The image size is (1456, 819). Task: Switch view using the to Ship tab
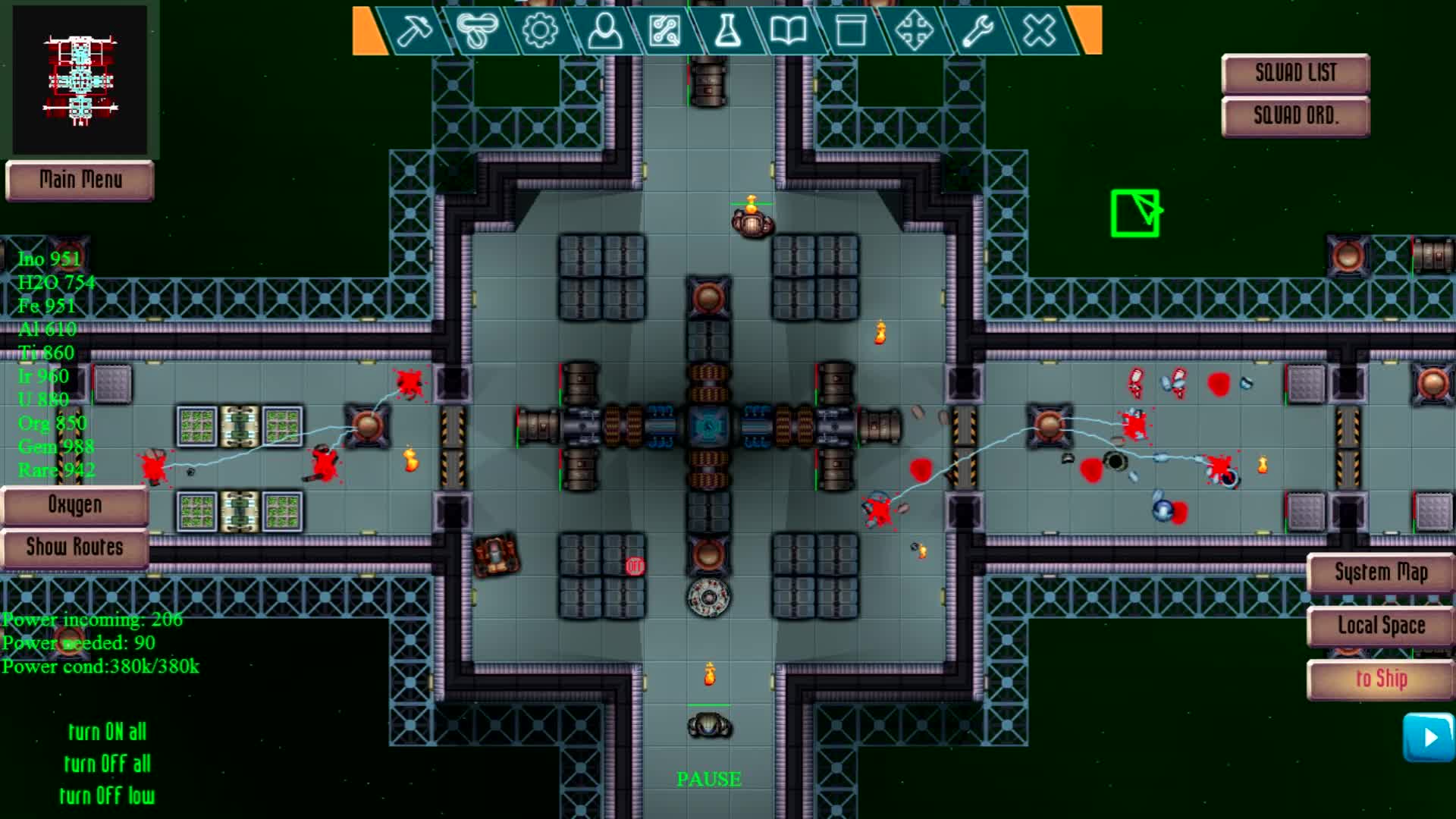pyautogui.click(x=1379, y=679)
